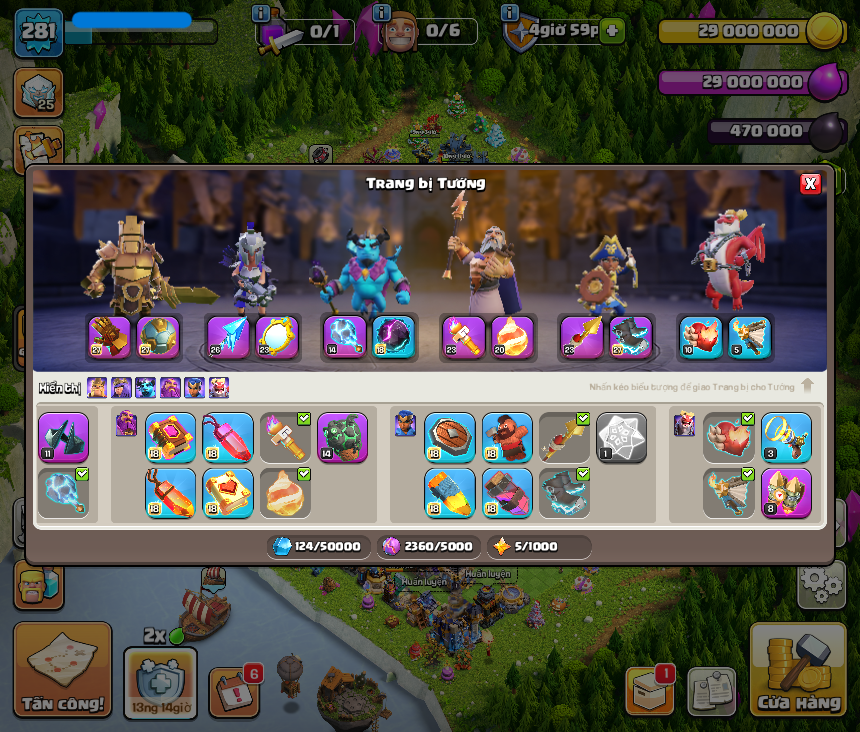The width and height of the screenshot is (860, 732).
Task: Select the Hog Rider Puppet equipment
Action: [x=507, y=438]
